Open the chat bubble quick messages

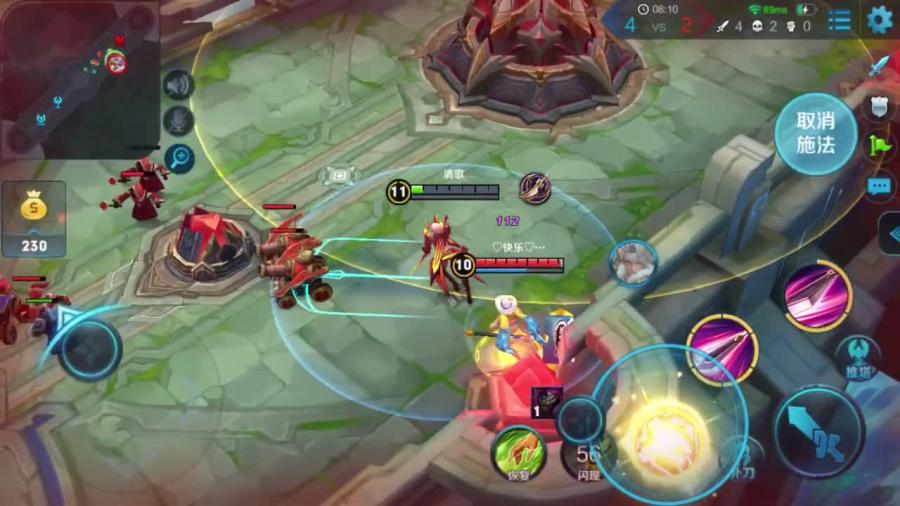tap(878, 185)
